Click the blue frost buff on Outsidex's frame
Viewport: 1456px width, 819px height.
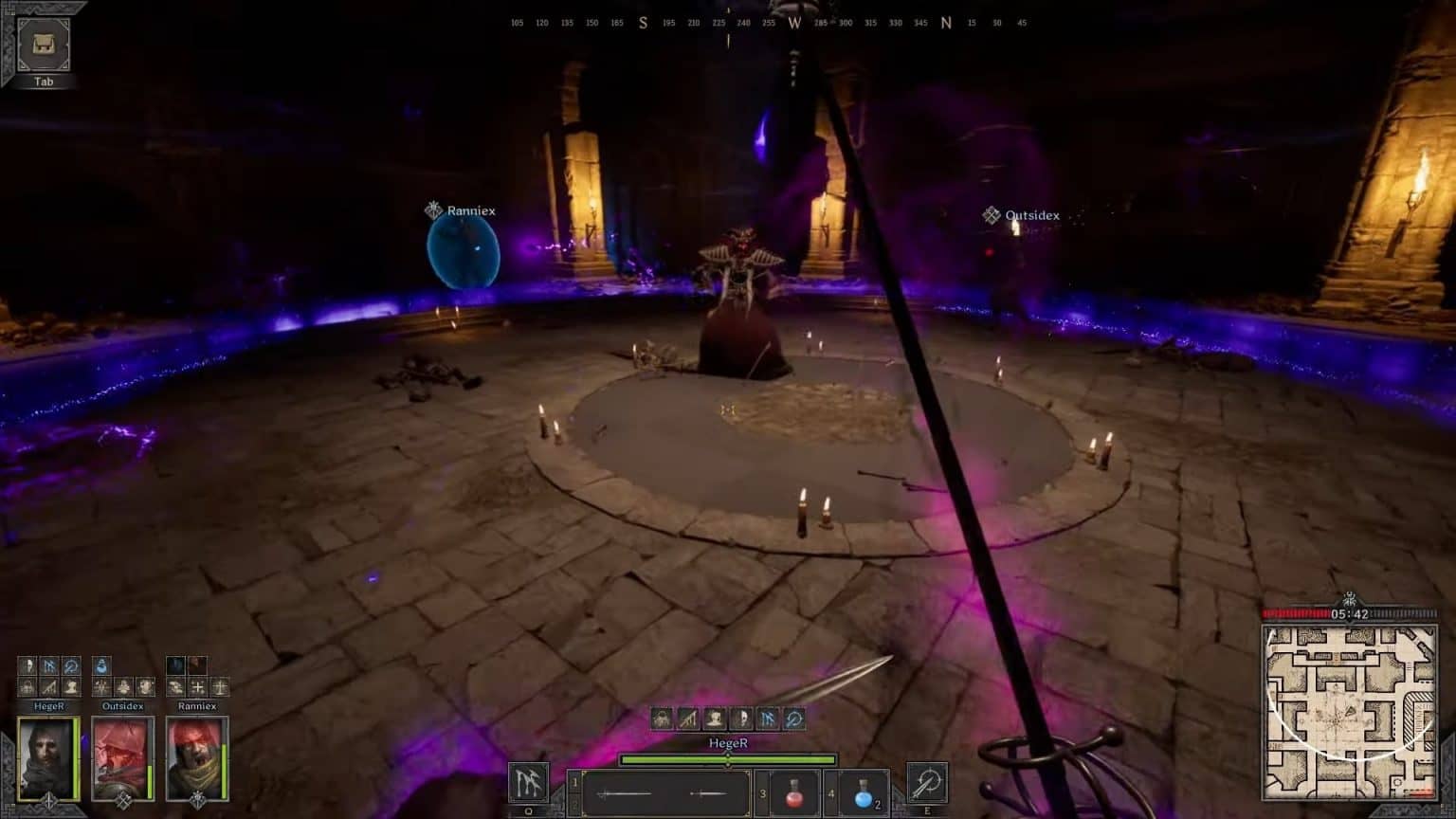pyautogui.click(x=100, y=665)
